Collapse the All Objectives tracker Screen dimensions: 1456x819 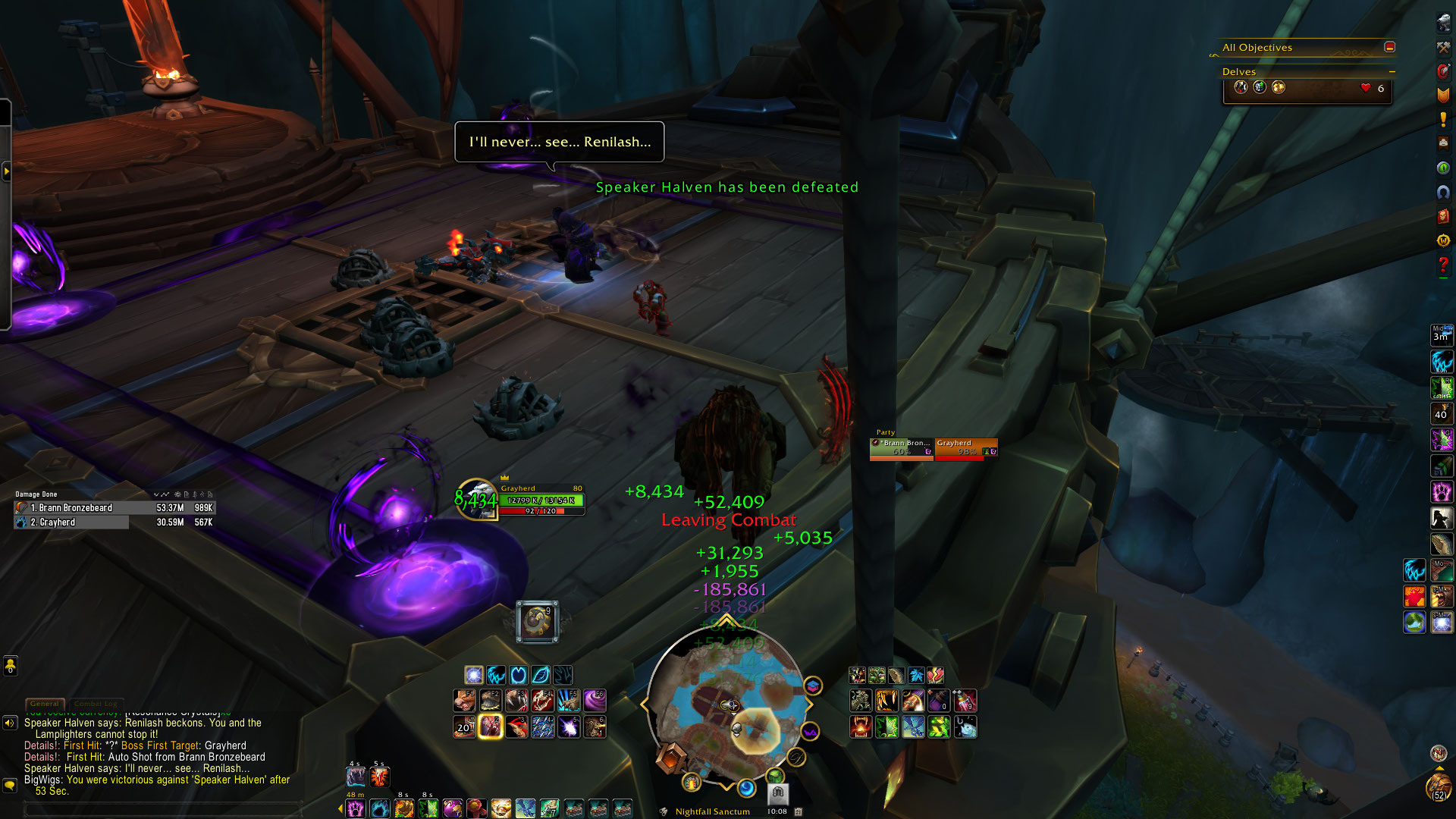[1389, 47]
